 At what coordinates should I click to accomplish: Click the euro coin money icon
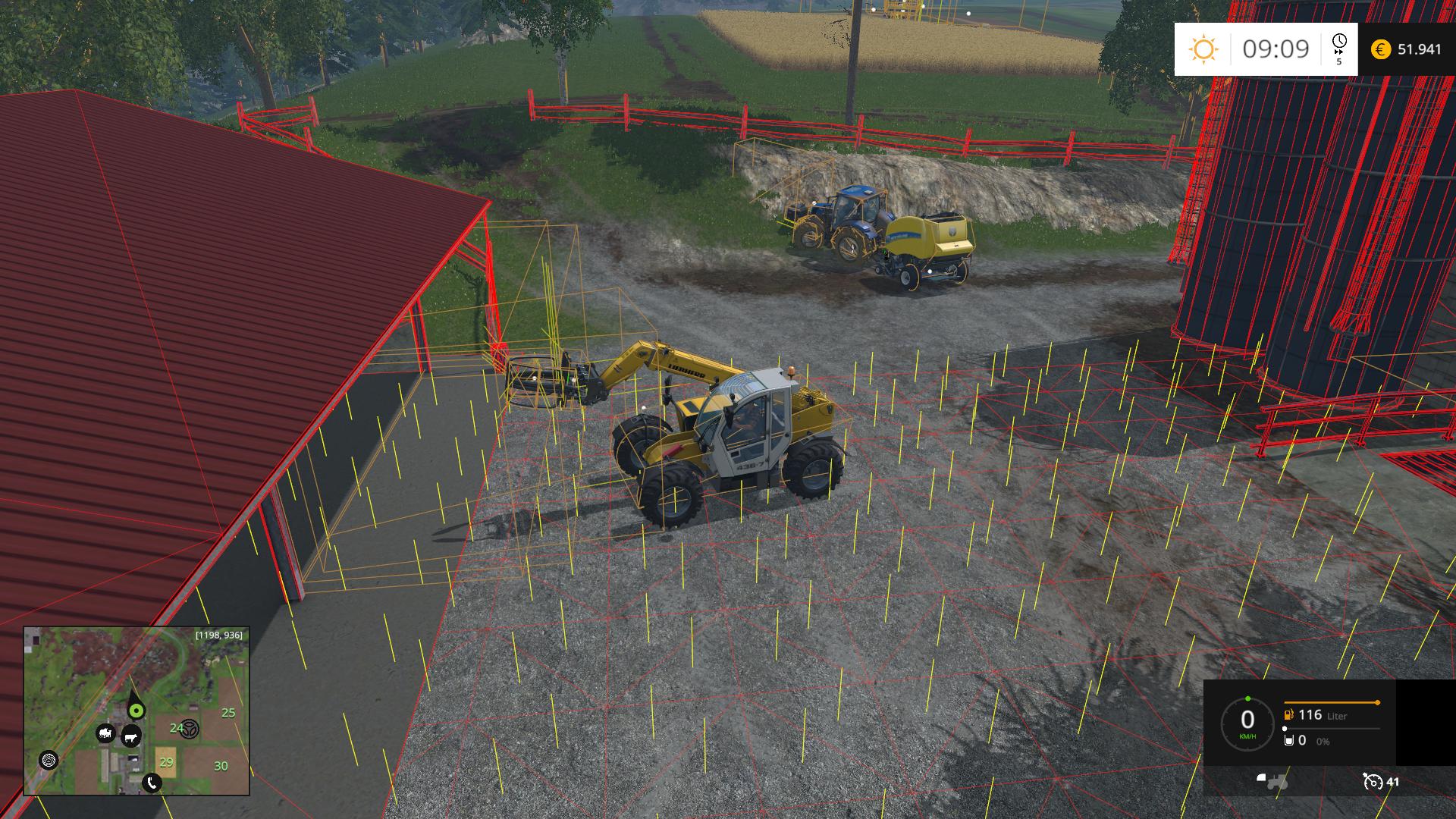[x=1381, y=49]
